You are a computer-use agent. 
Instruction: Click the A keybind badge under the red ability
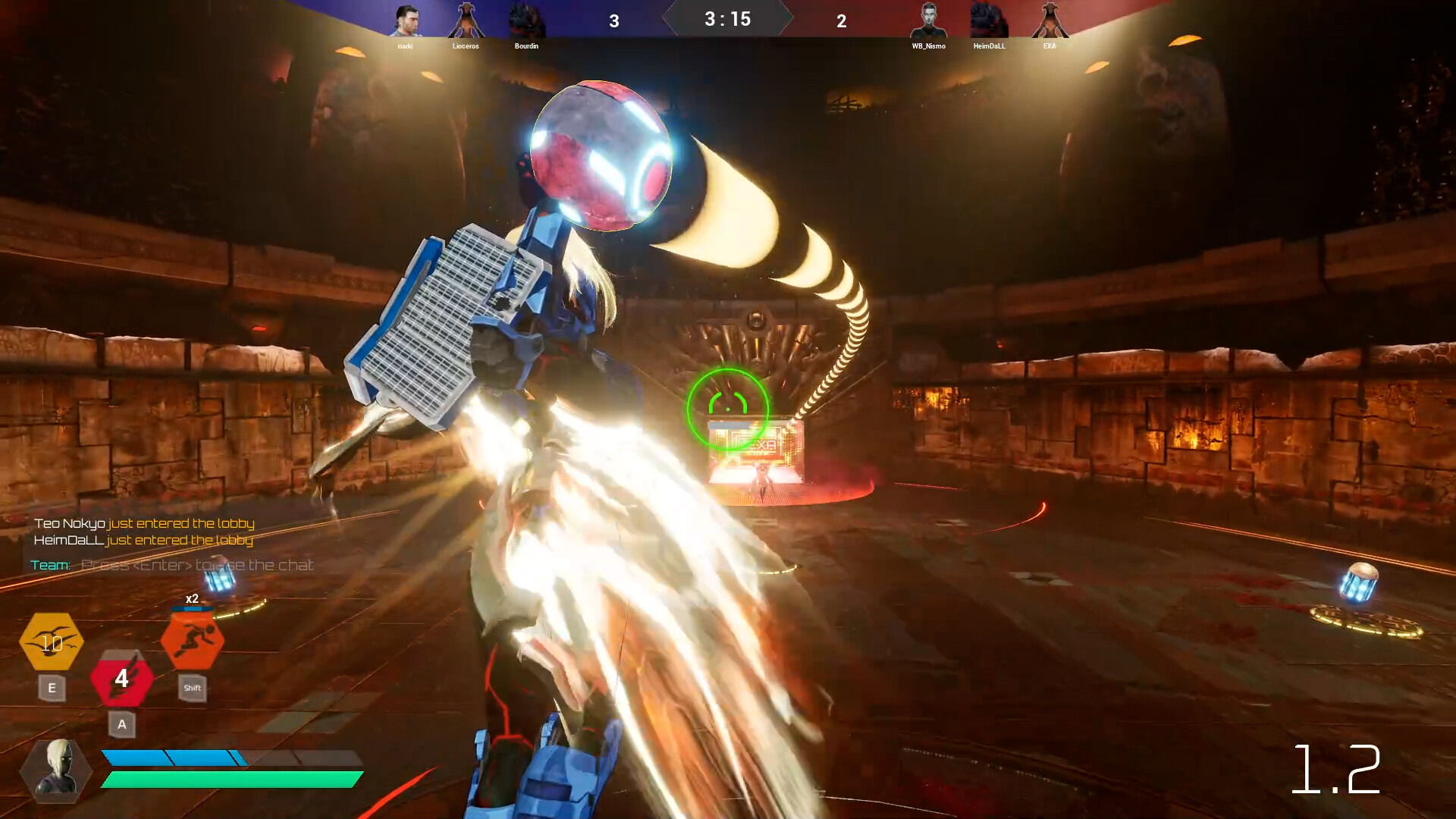(121, 725)
